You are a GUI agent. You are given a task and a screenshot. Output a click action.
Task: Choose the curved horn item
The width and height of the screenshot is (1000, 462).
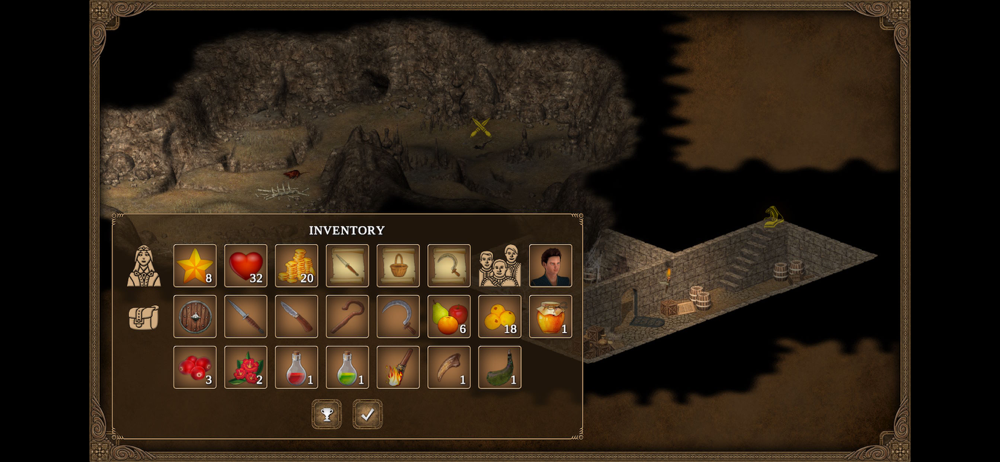point(449,367)
